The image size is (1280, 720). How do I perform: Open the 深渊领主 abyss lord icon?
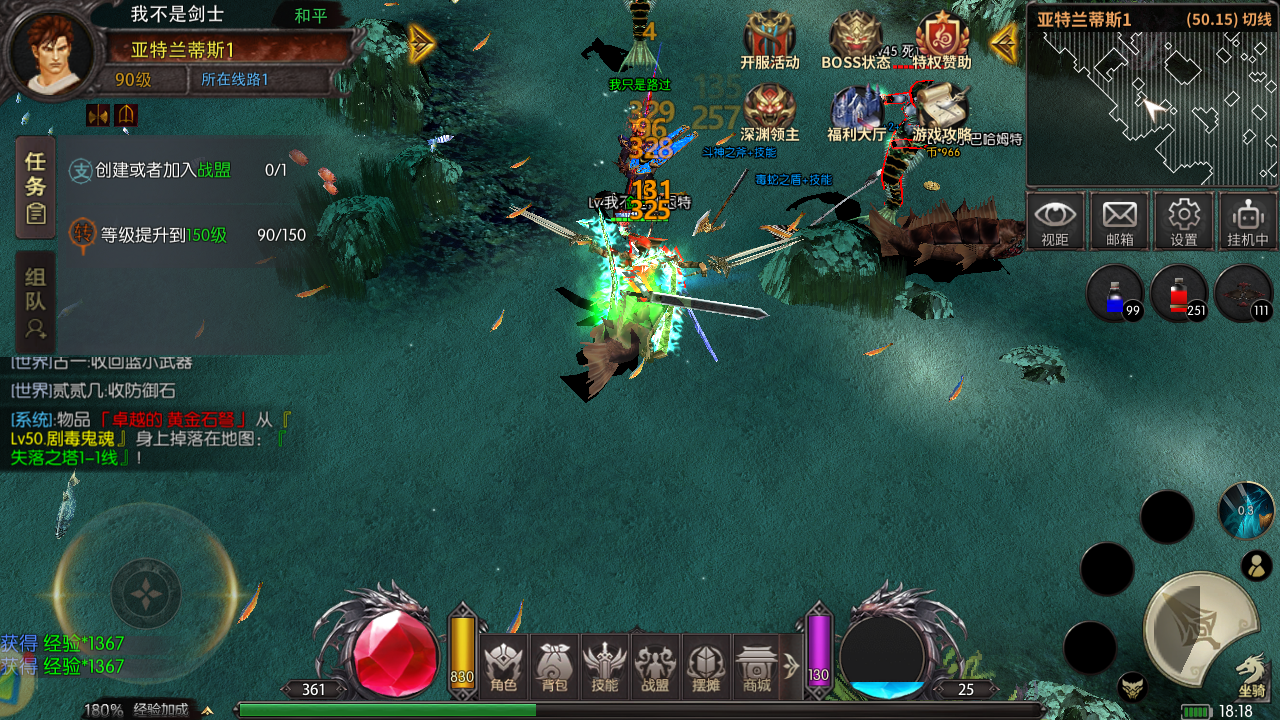[x=770, y=112]
